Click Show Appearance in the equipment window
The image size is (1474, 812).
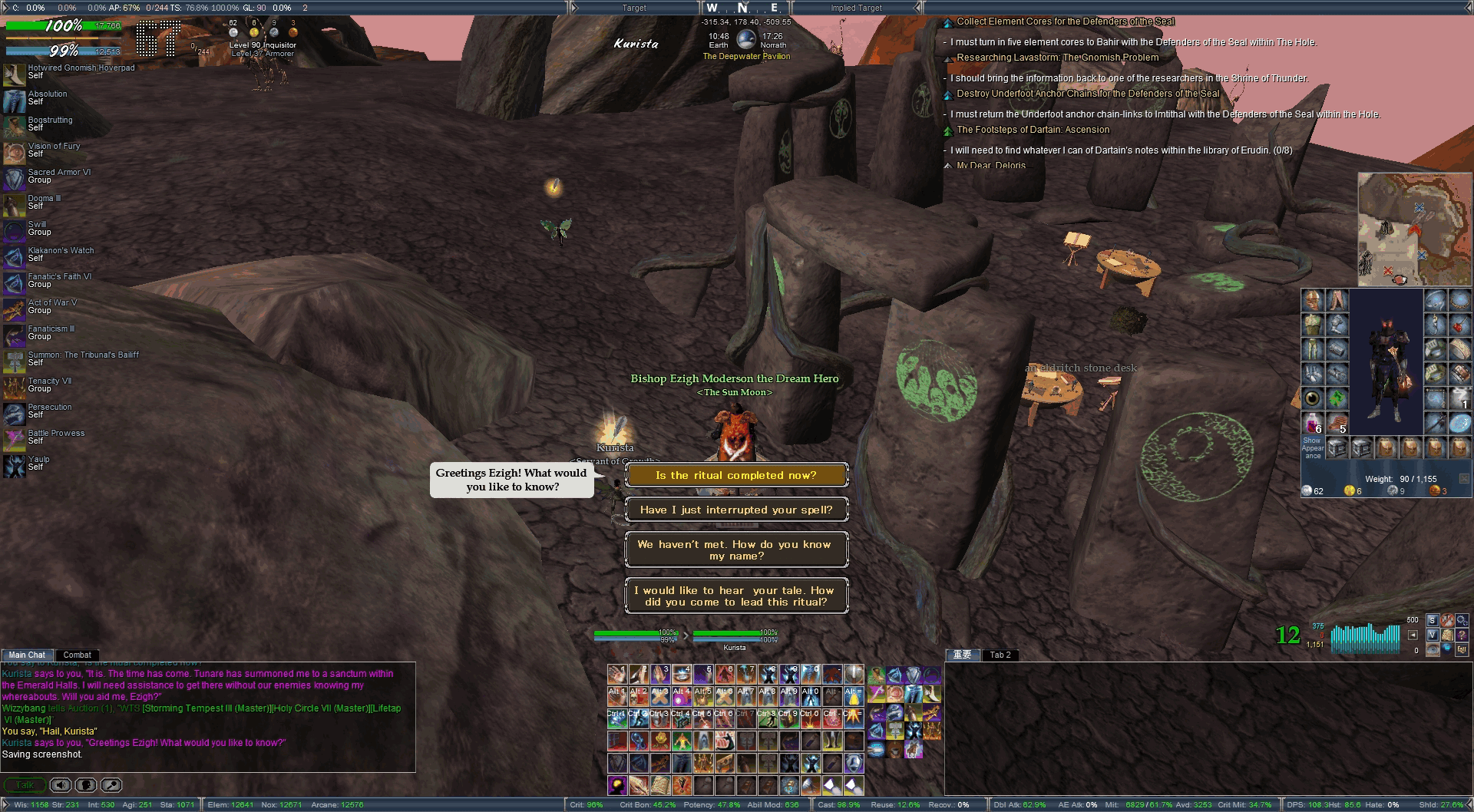[x=1312, y=447]
